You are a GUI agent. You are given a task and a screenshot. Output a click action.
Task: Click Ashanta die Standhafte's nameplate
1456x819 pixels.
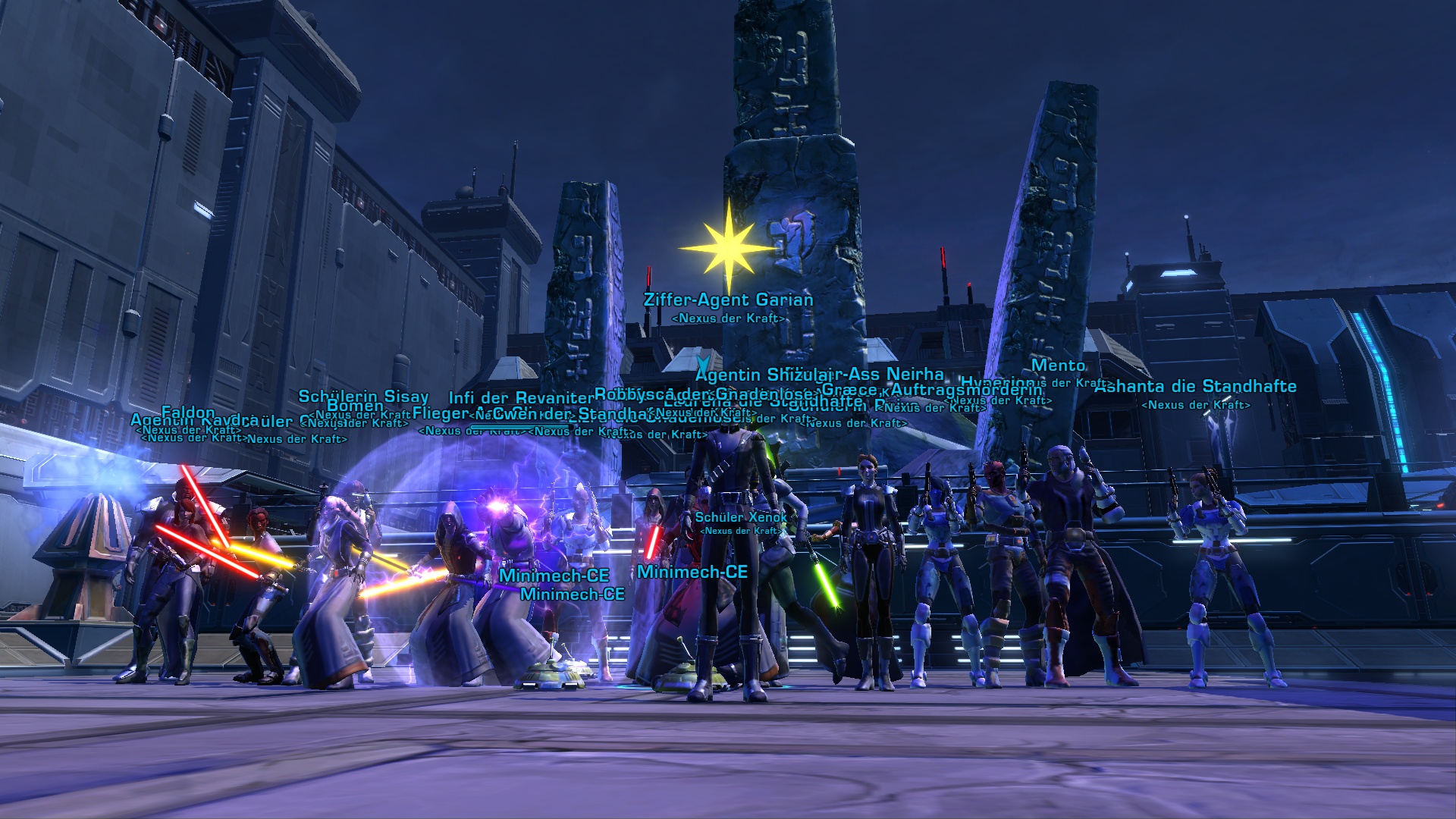[x=1196, y=387]
